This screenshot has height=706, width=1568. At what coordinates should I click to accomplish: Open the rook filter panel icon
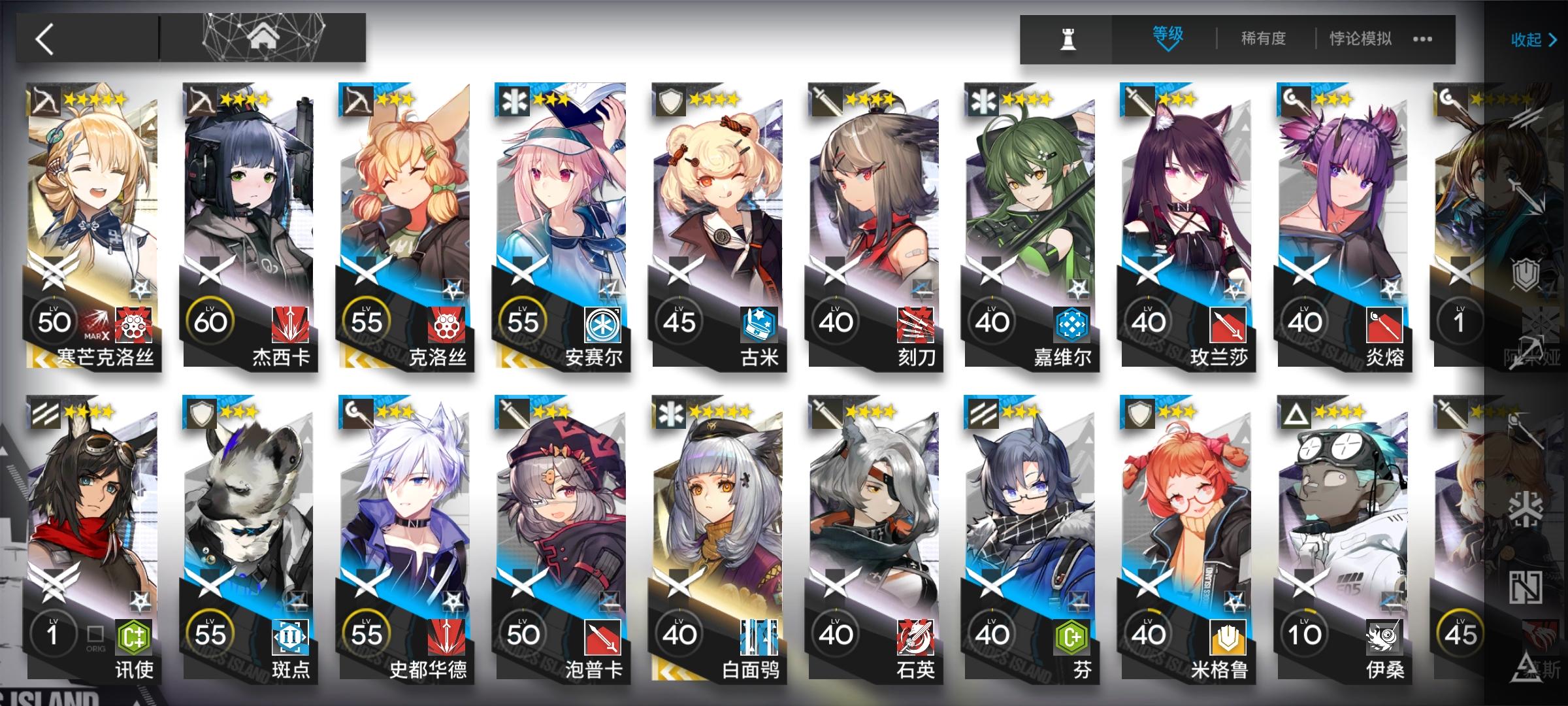[1068, 39]
